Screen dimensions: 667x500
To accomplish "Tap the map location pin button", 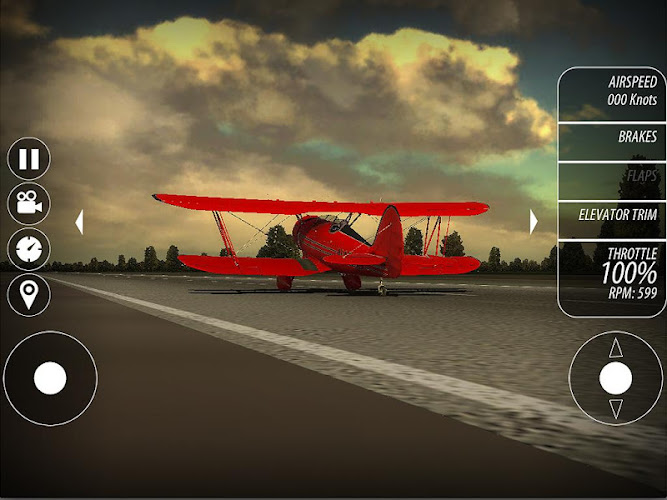I will [x=29, y=294].
